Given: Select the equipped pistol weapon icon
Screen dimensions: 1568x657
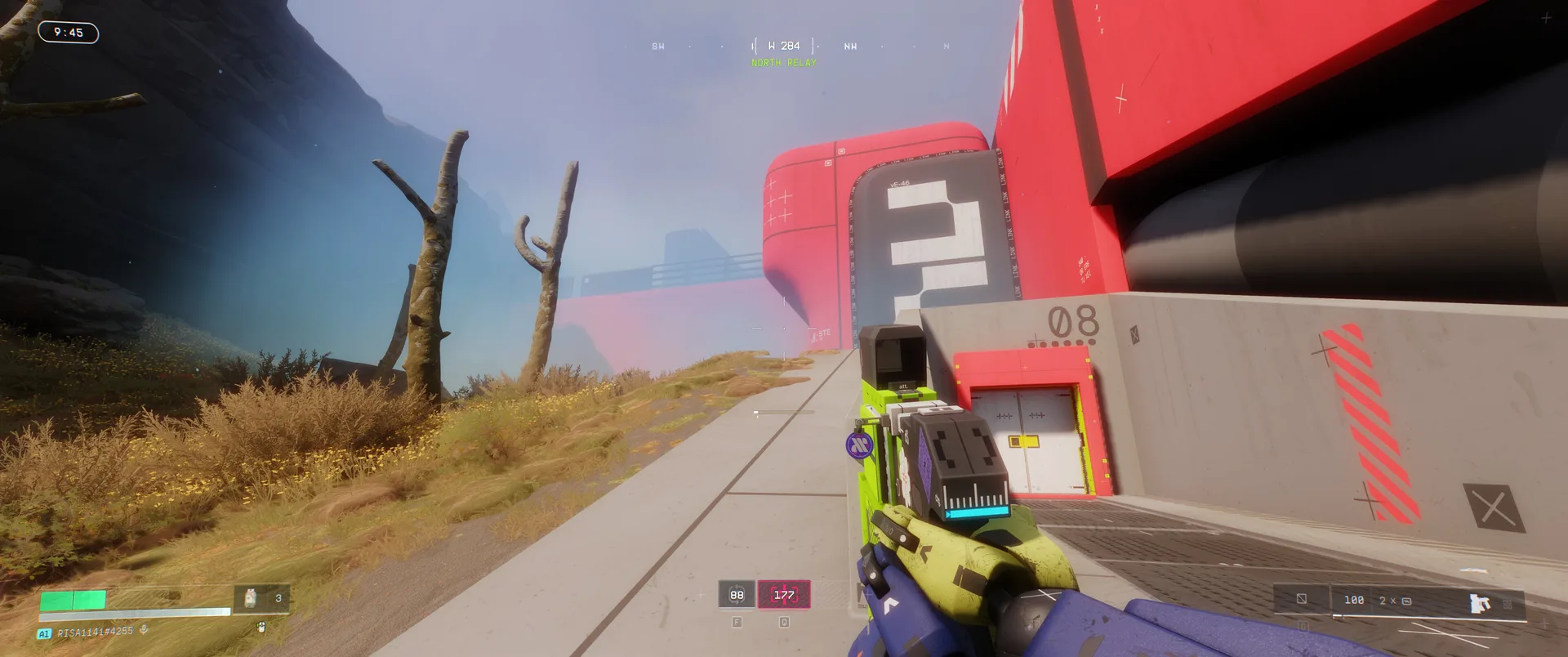Looking at the screenshot, I should pyautogui.click(x=1479, y=603).
